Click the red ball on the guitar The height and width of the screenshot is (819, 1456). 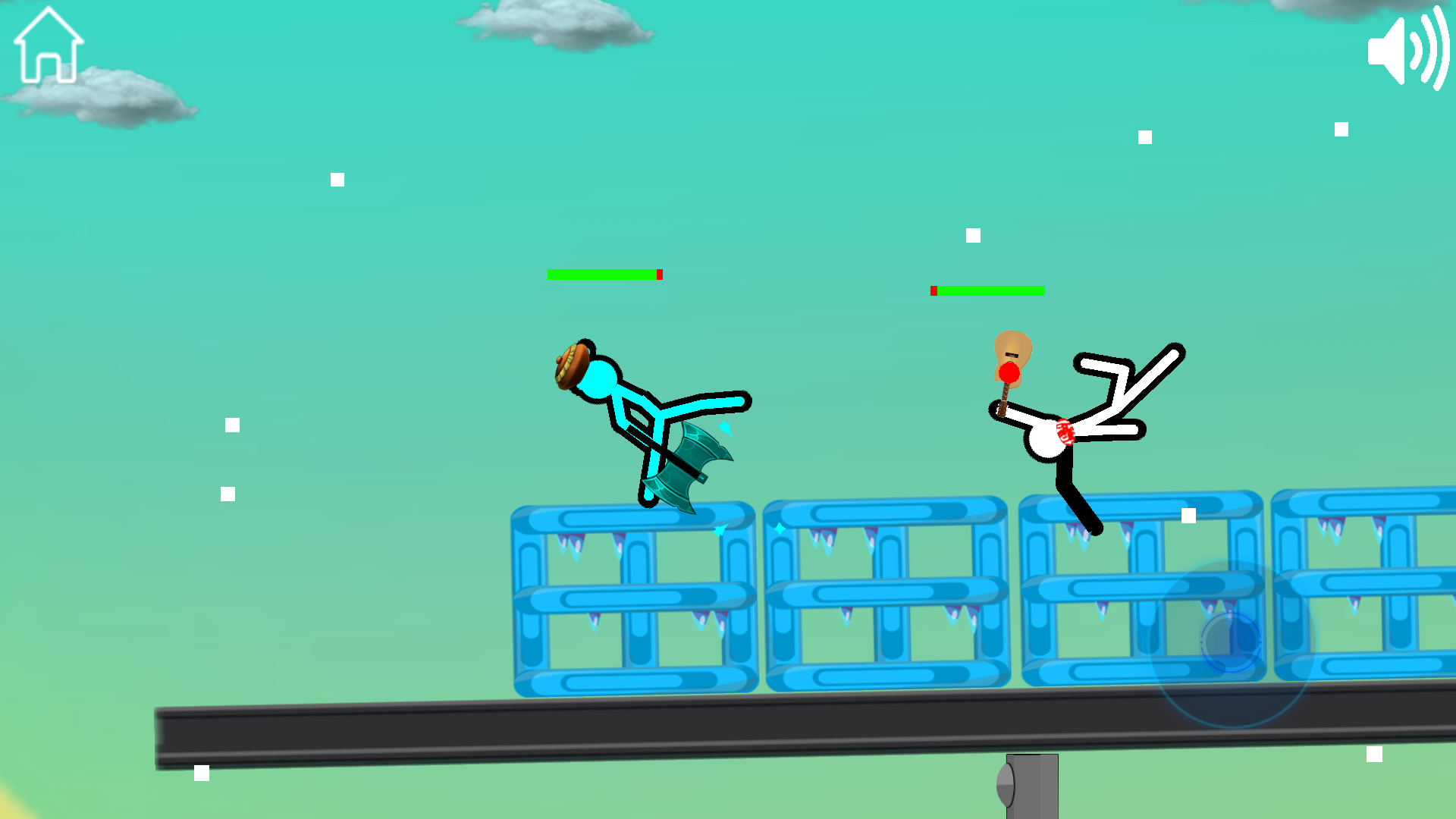pyautogui.click(x=1009, y=374)
